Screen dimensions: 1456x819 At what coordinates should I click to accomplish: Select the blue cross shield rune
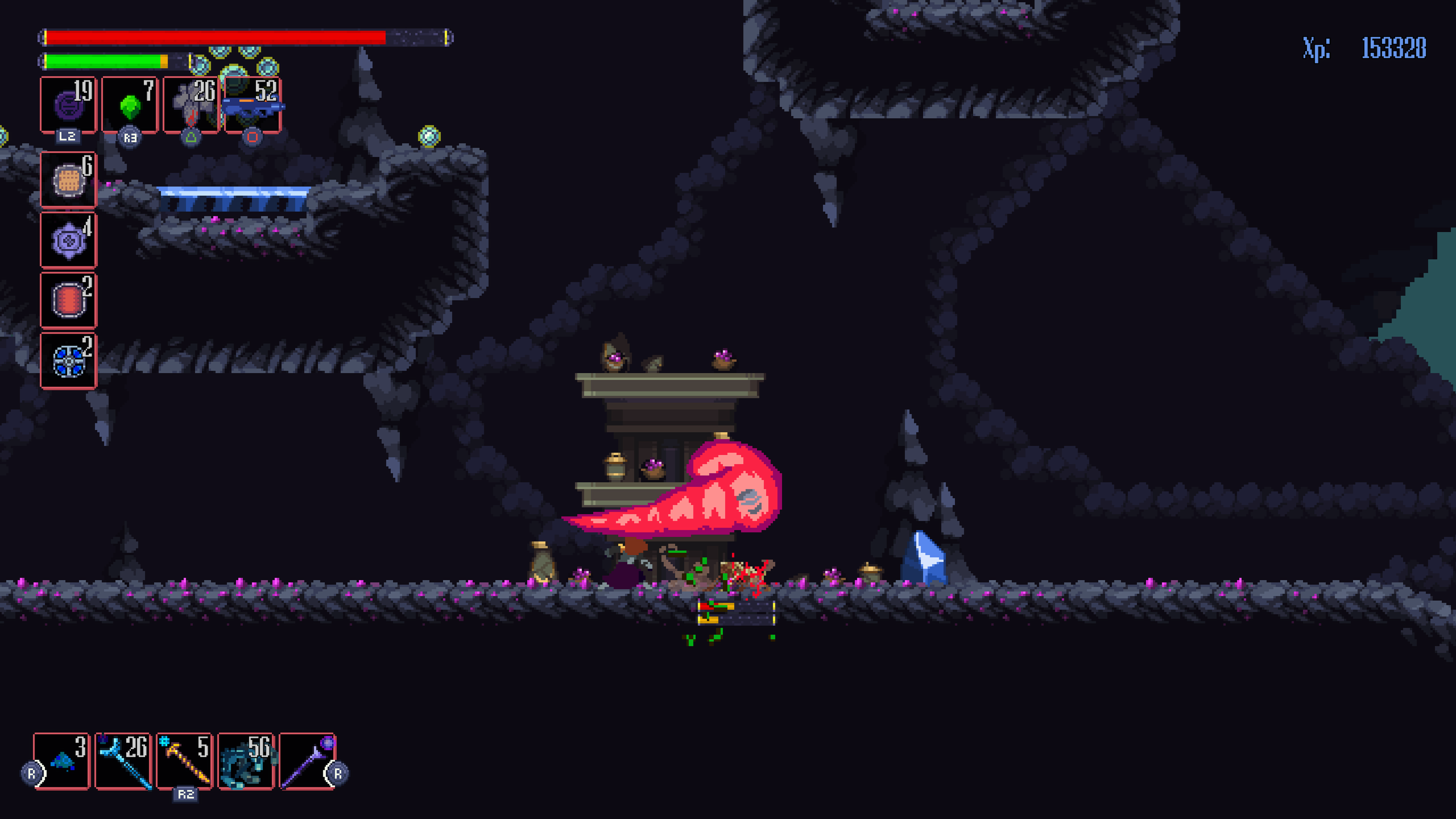coord(68,361)
